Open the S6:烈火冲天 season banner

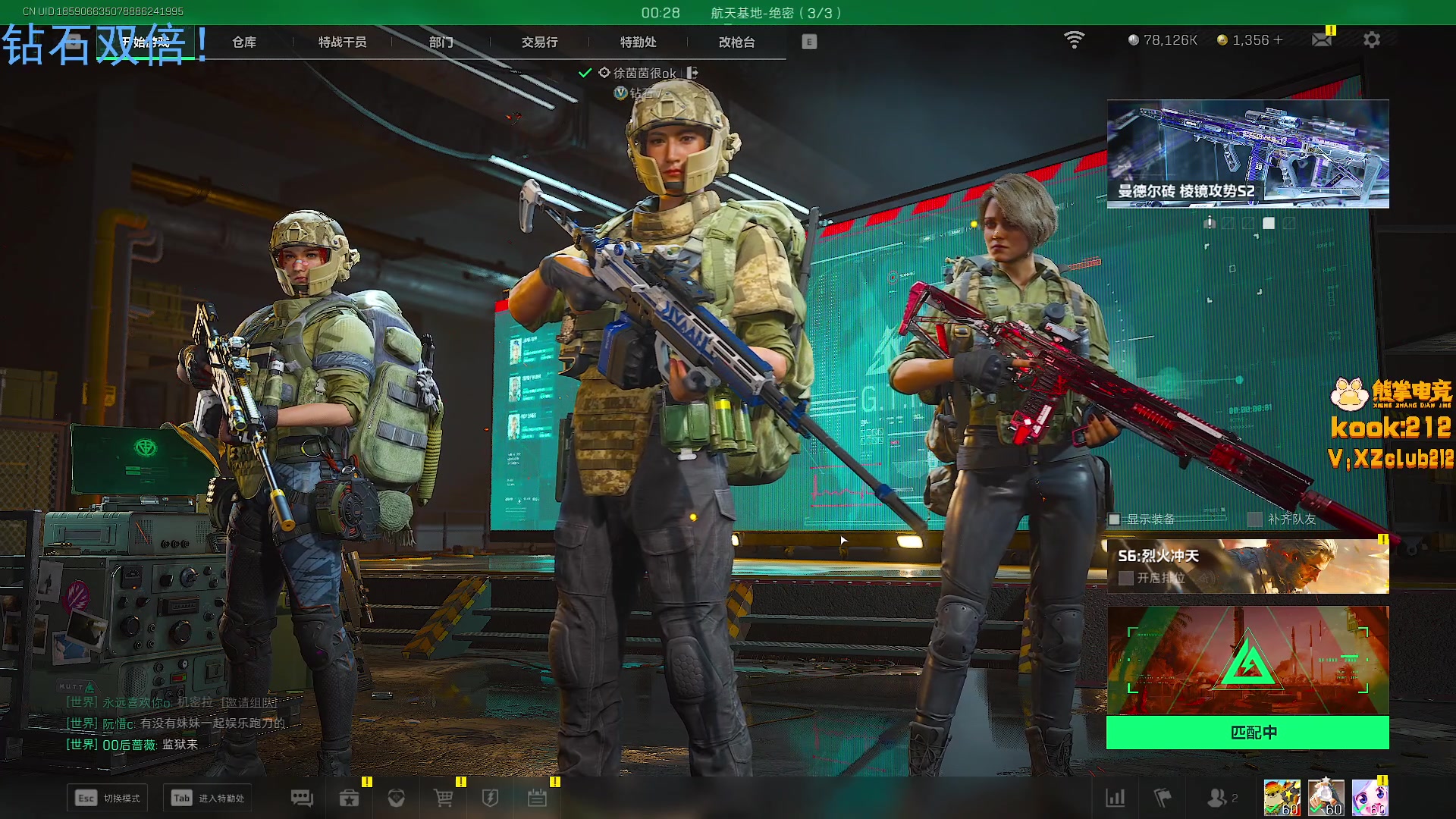pos(1247,566)
